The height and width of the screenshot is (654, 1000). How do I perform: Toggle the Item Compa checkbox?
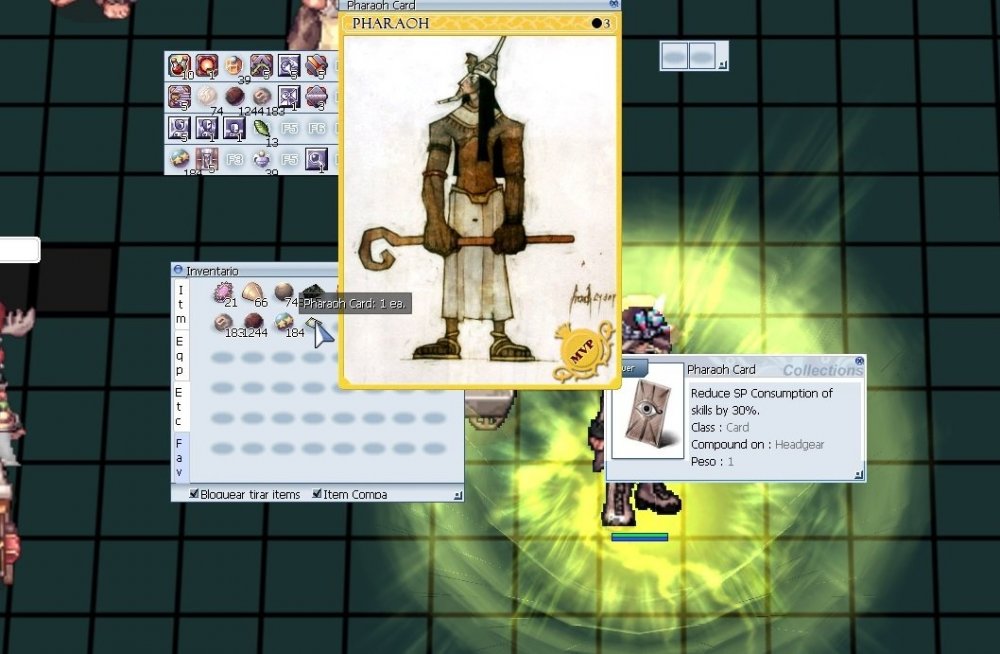[x=317, y=494]
